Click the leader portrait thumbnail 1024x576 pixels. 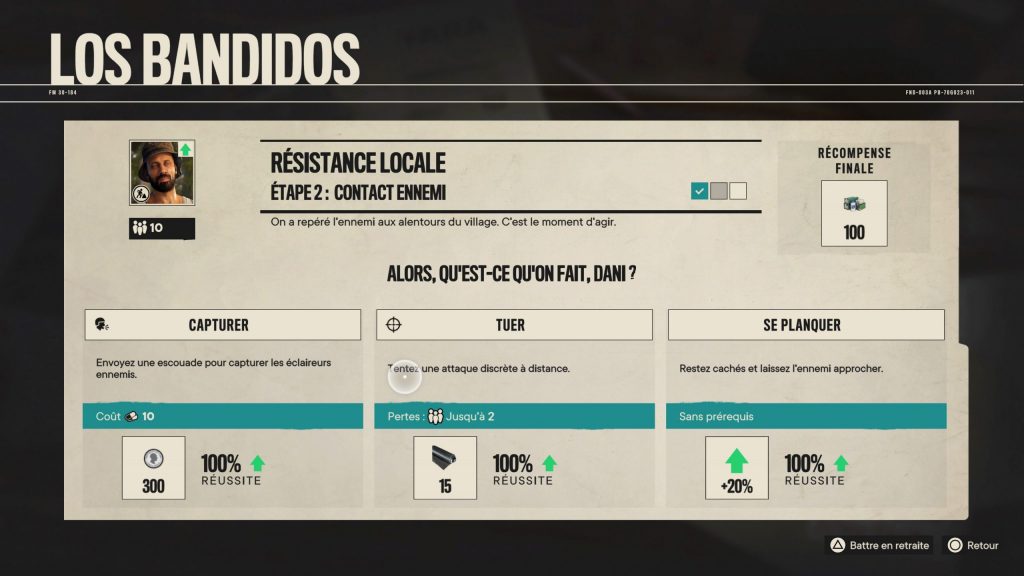pos(161,173)
